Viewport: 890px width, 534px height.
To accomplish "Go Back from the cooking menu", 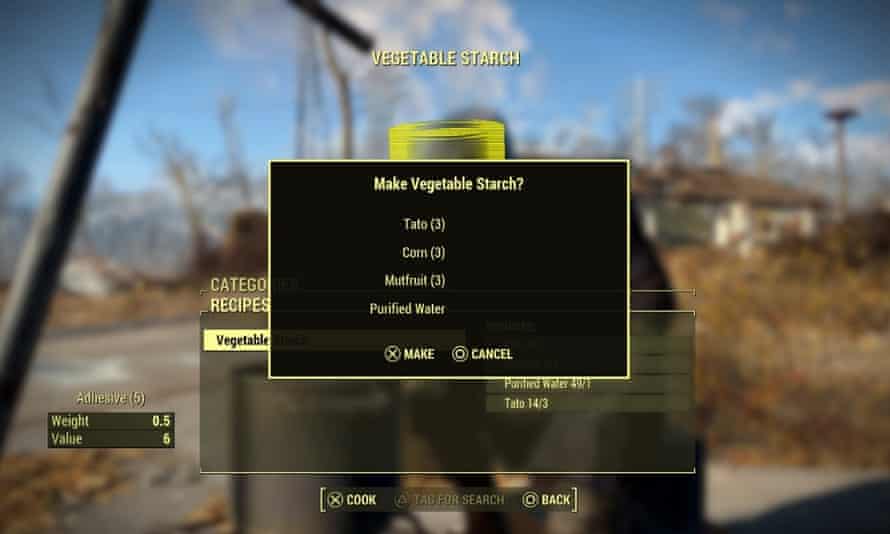I will (546, 499).
